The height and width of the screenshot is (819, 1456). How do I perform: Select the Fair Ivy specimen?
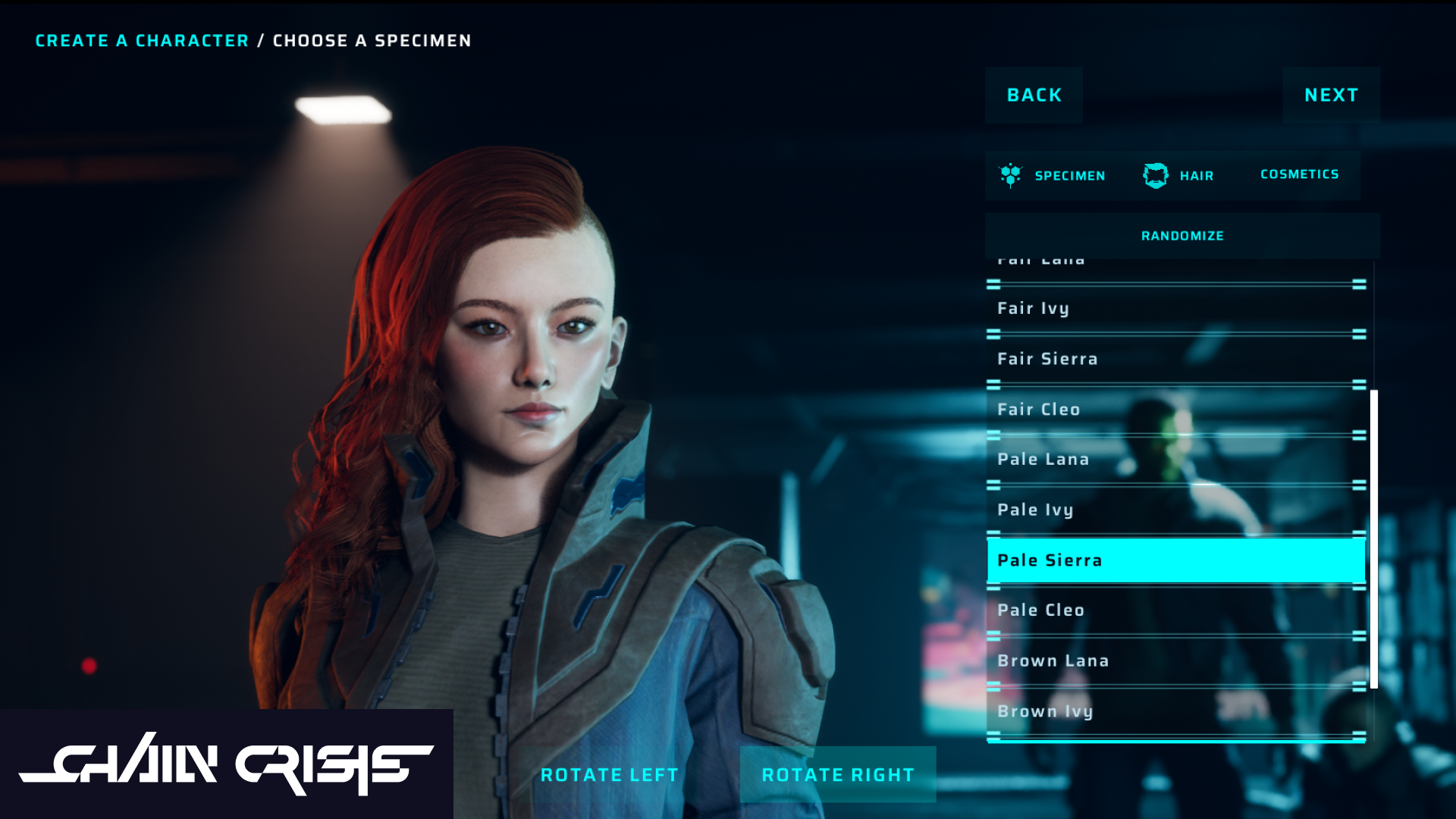coord(1175,309)
